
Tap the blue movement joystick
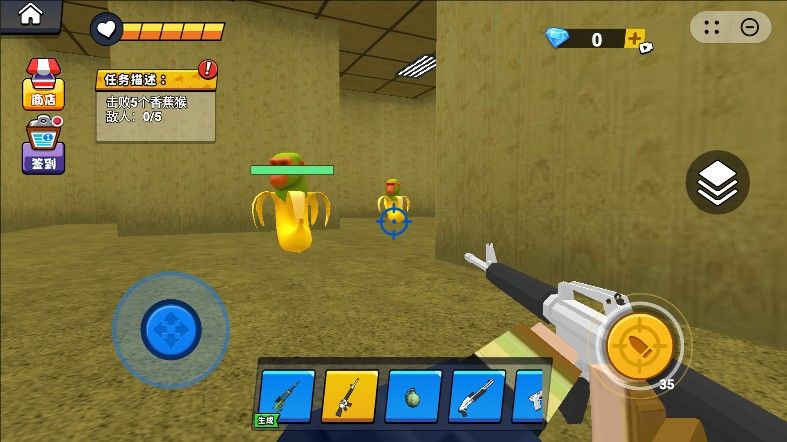[171, 326]
